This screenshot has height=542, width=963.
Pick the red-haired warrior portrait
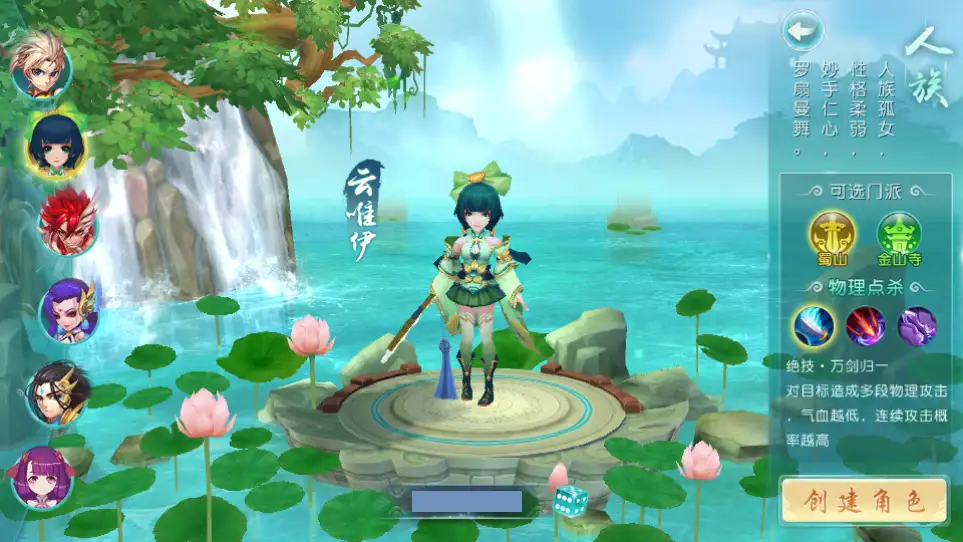68,222
